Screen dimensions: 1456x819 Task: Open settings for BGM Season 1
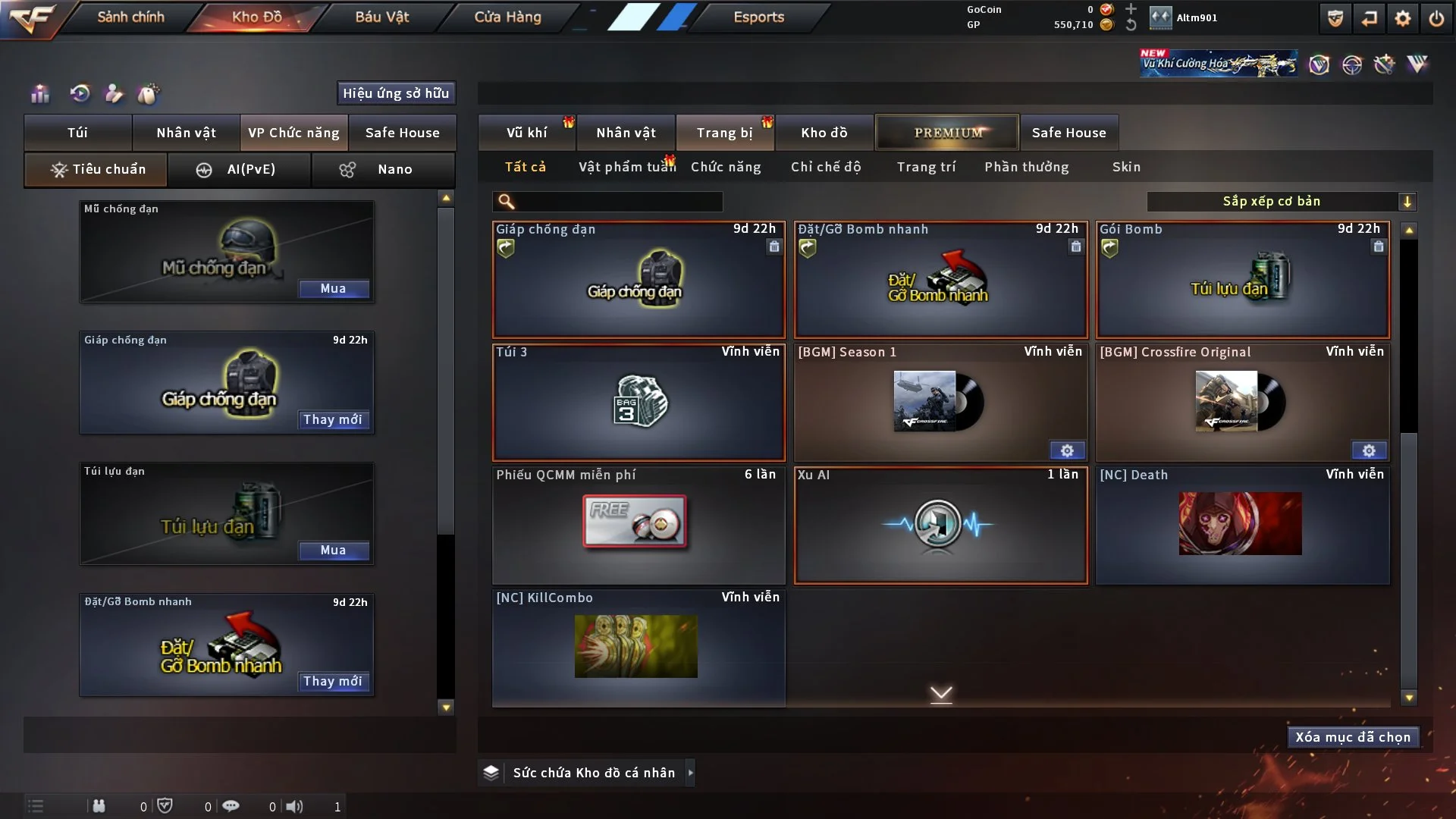pyautogui.click(x=1067, y=450)
